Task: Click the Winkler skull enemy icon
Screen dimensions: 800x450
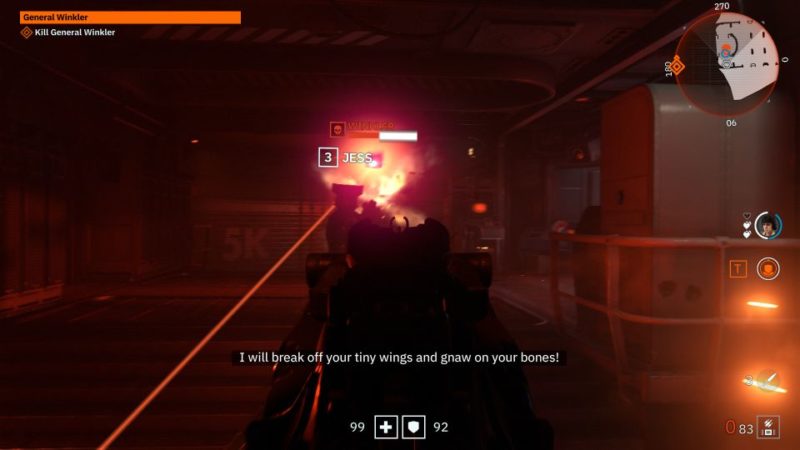Action: (338, 130)
